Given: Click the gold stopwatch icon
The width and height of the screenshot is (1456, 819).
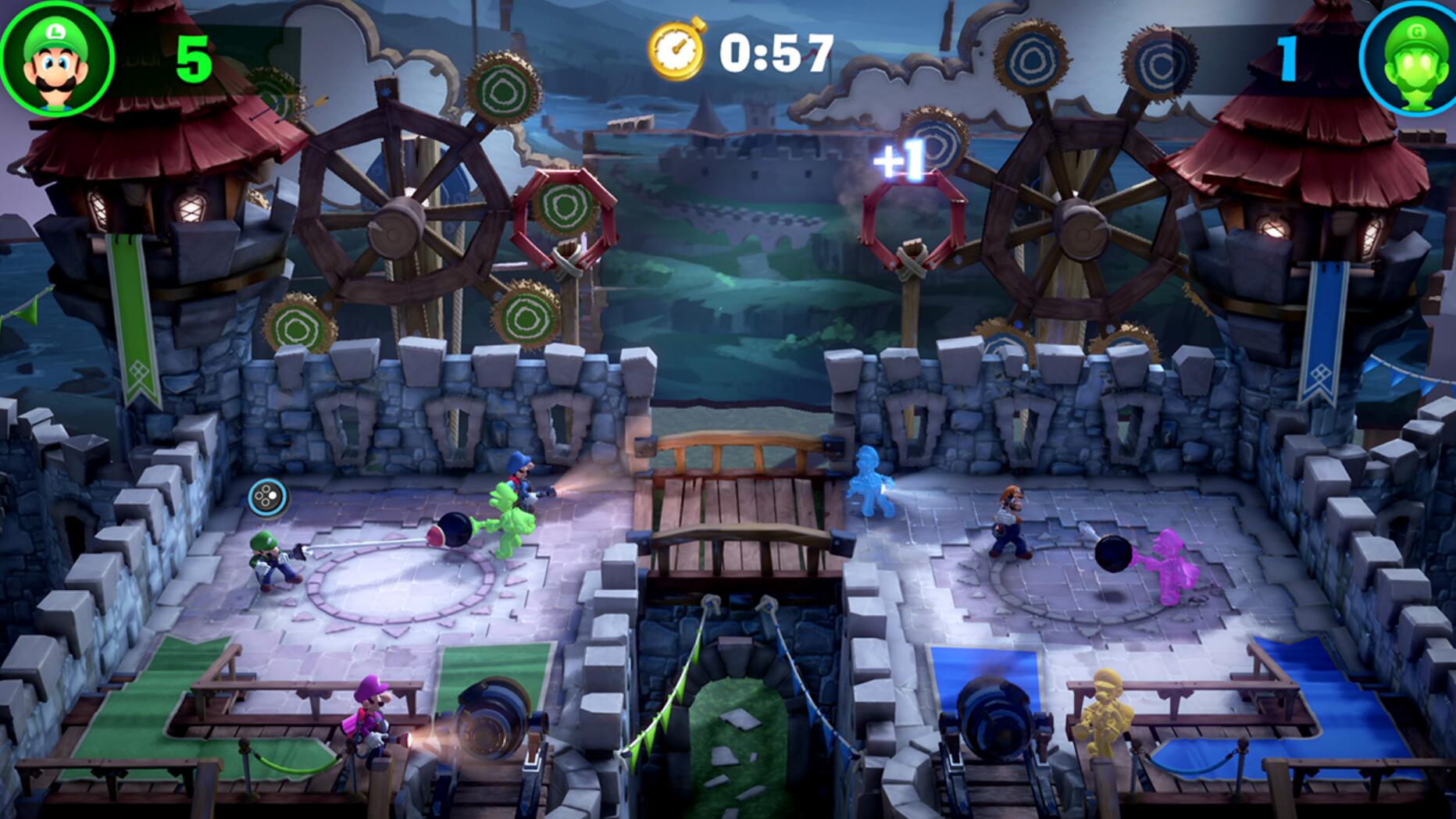Looking at the screenshot, I should pyautogui.click(x=676, y=50).
